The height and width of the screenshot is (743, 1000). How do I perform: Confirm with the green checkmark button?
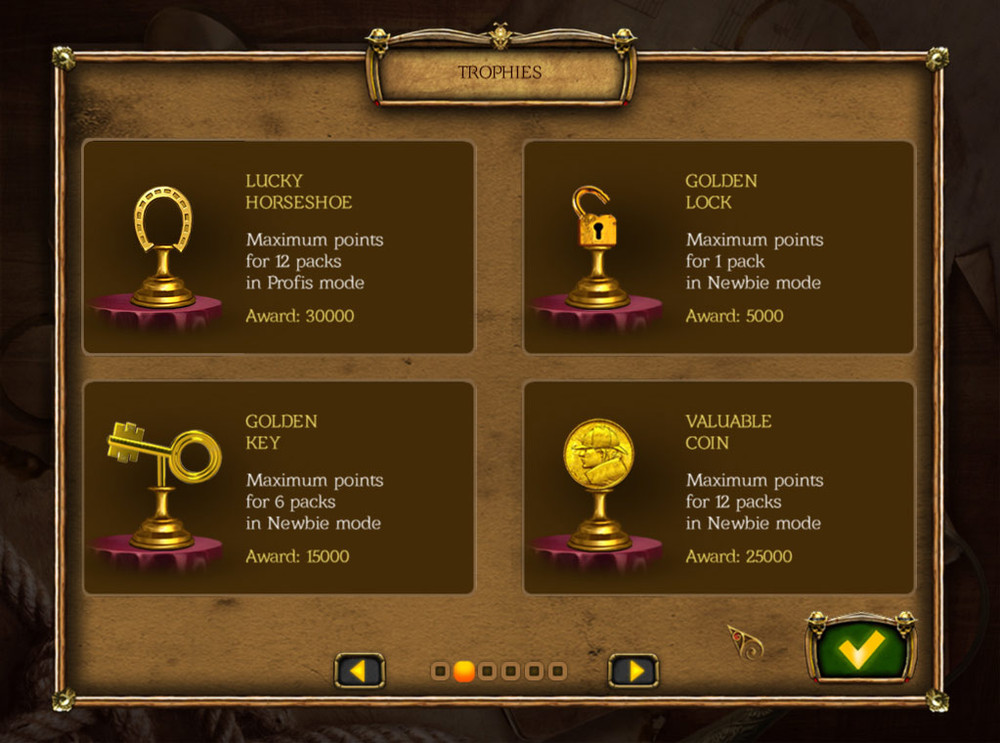point(861,649)
